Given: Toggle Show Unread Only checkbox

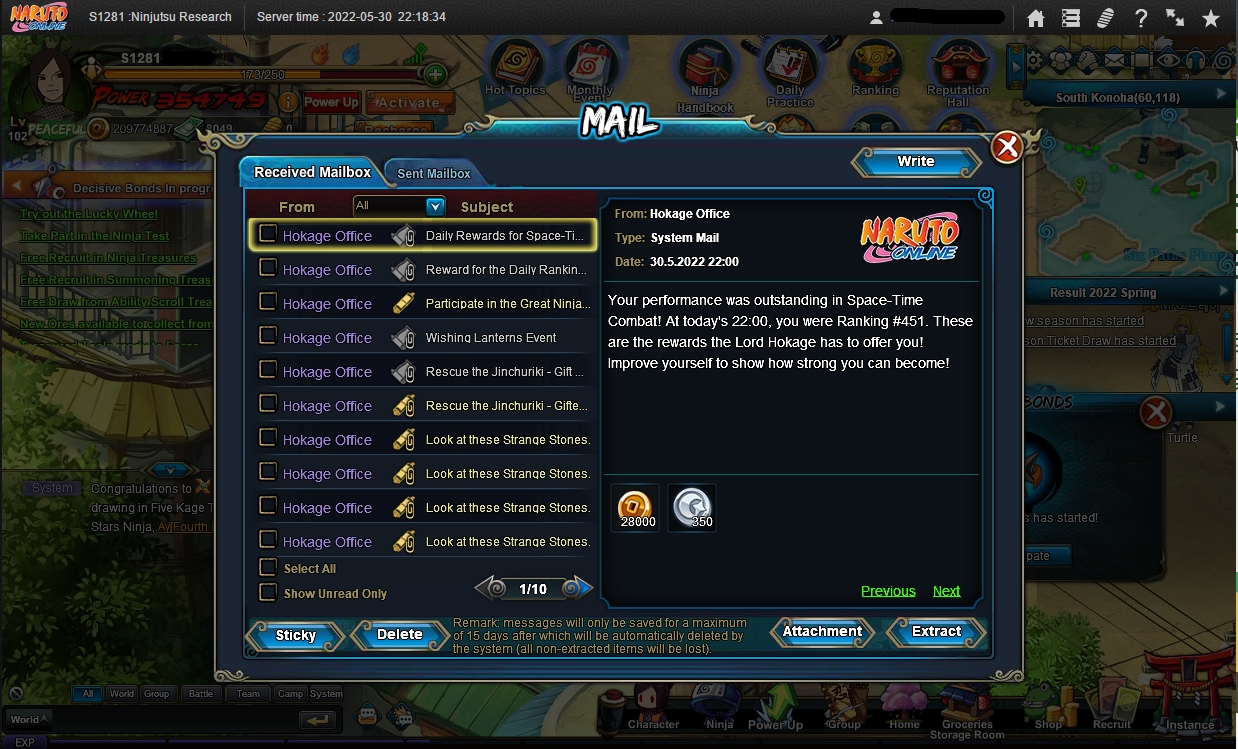Looking at the screenshot, I should (268, 593).
